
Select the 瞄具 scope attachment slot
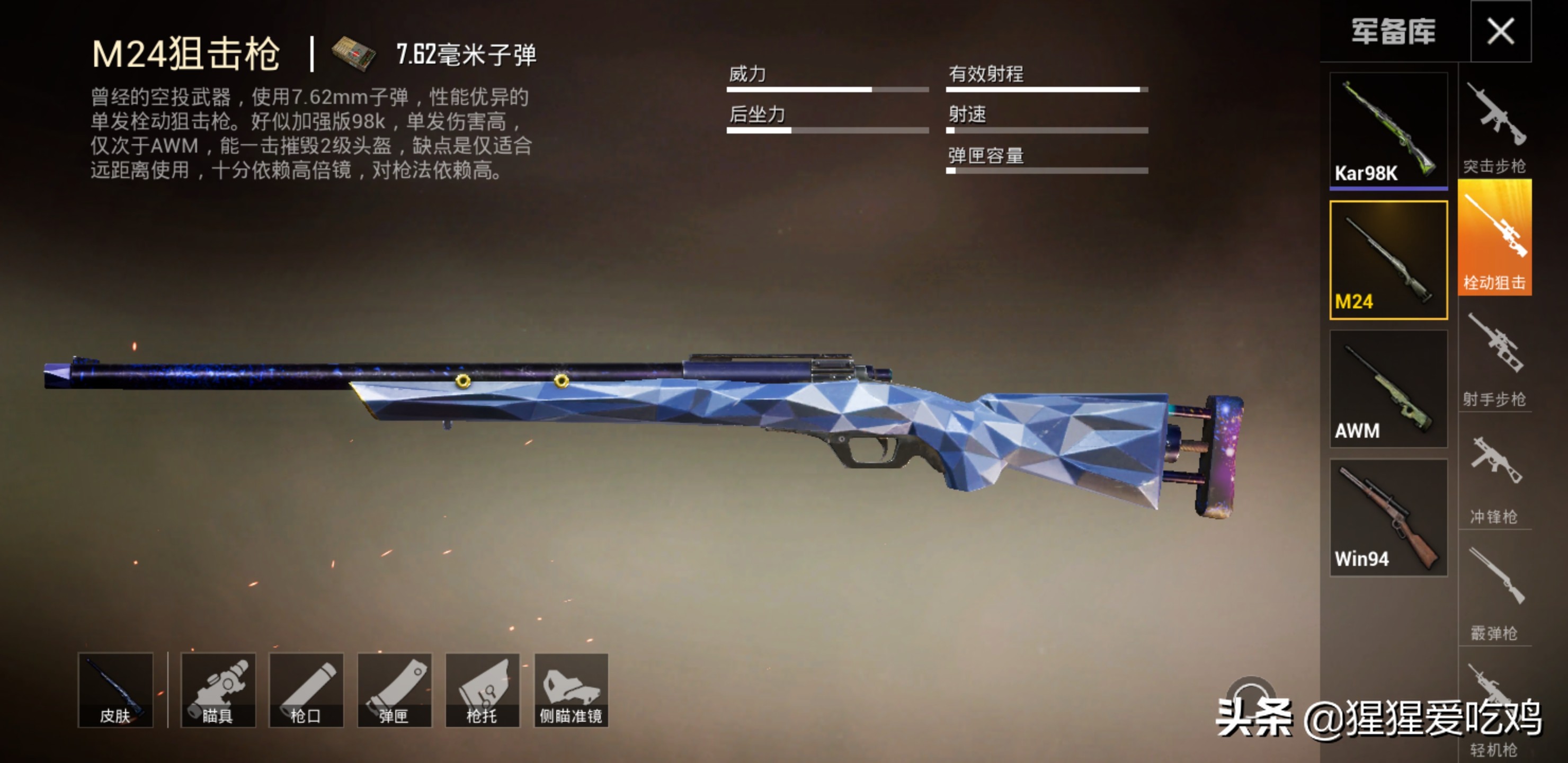click(218, 690)
